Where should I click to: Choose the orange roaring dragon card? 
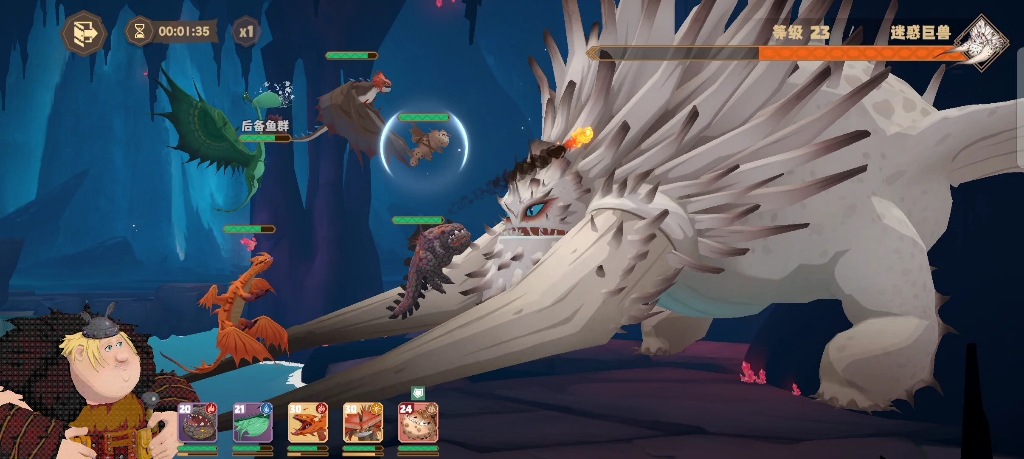click(307, 423)
